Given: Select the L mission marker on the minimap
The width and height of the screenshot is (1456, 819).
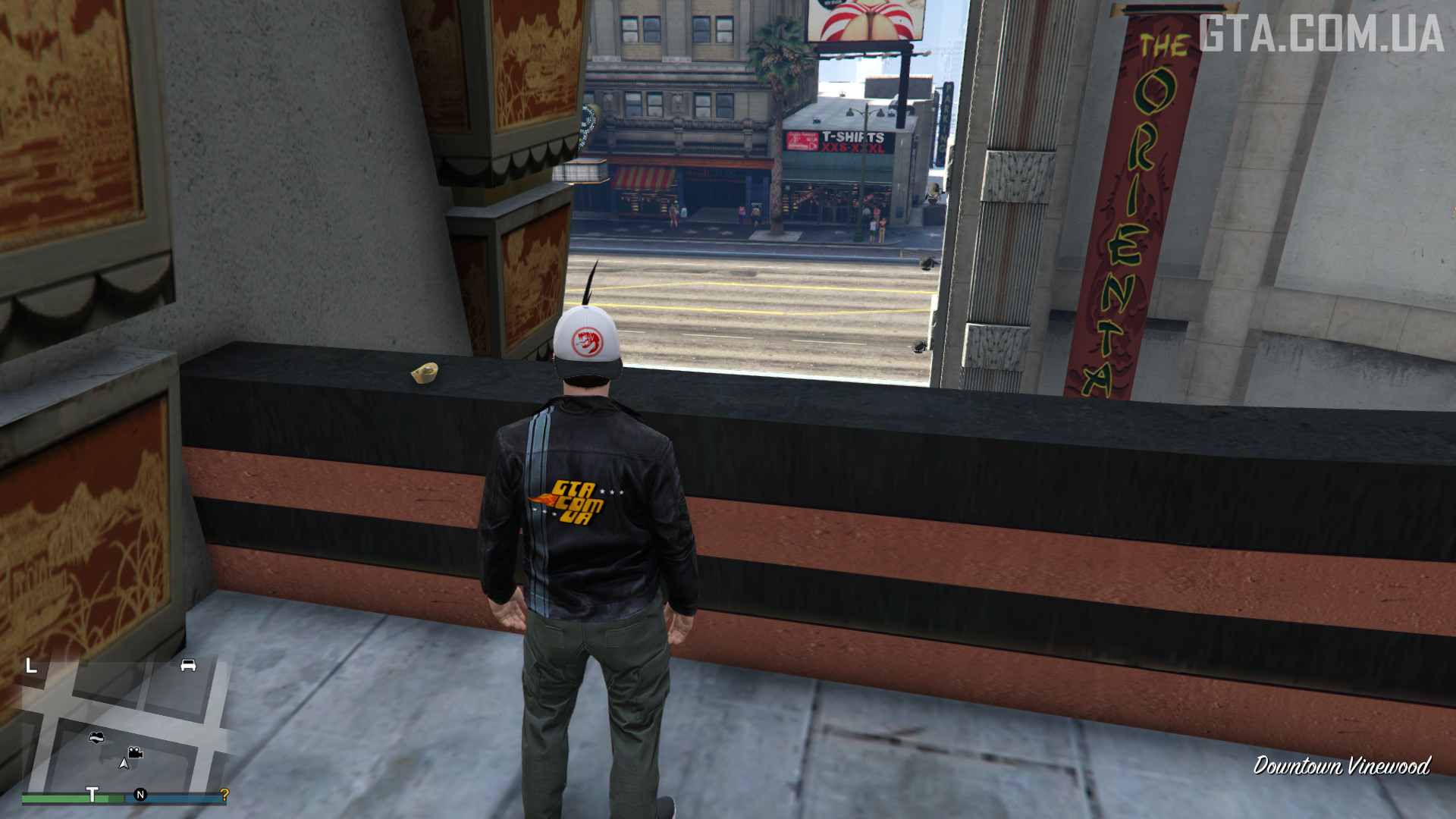Looking at the screenshot, I should click(x=31, y=666).
